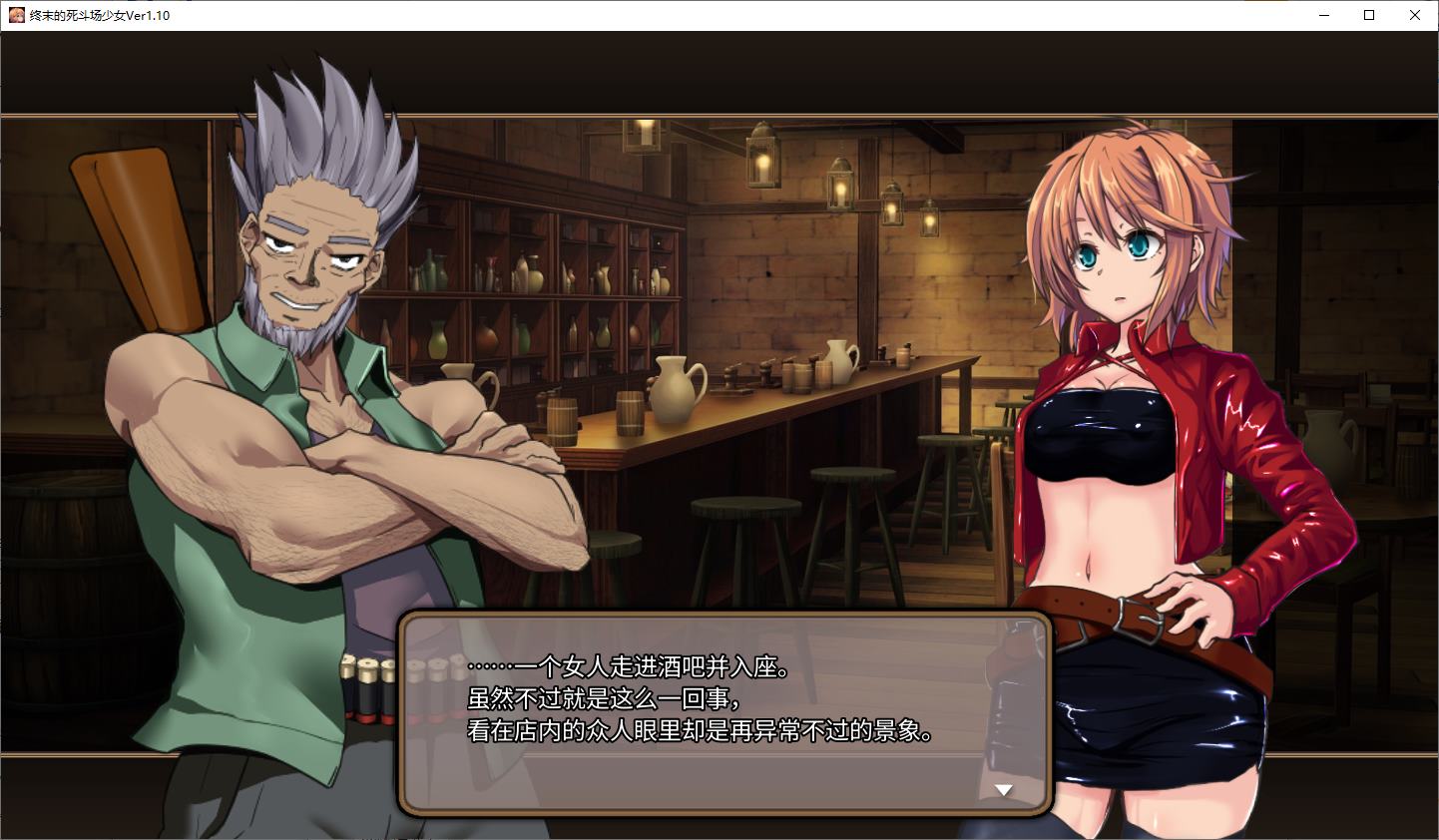Click the maximize icon in title bar
This screenshot has width=1439, height=840.
(x=1369, y=15)
